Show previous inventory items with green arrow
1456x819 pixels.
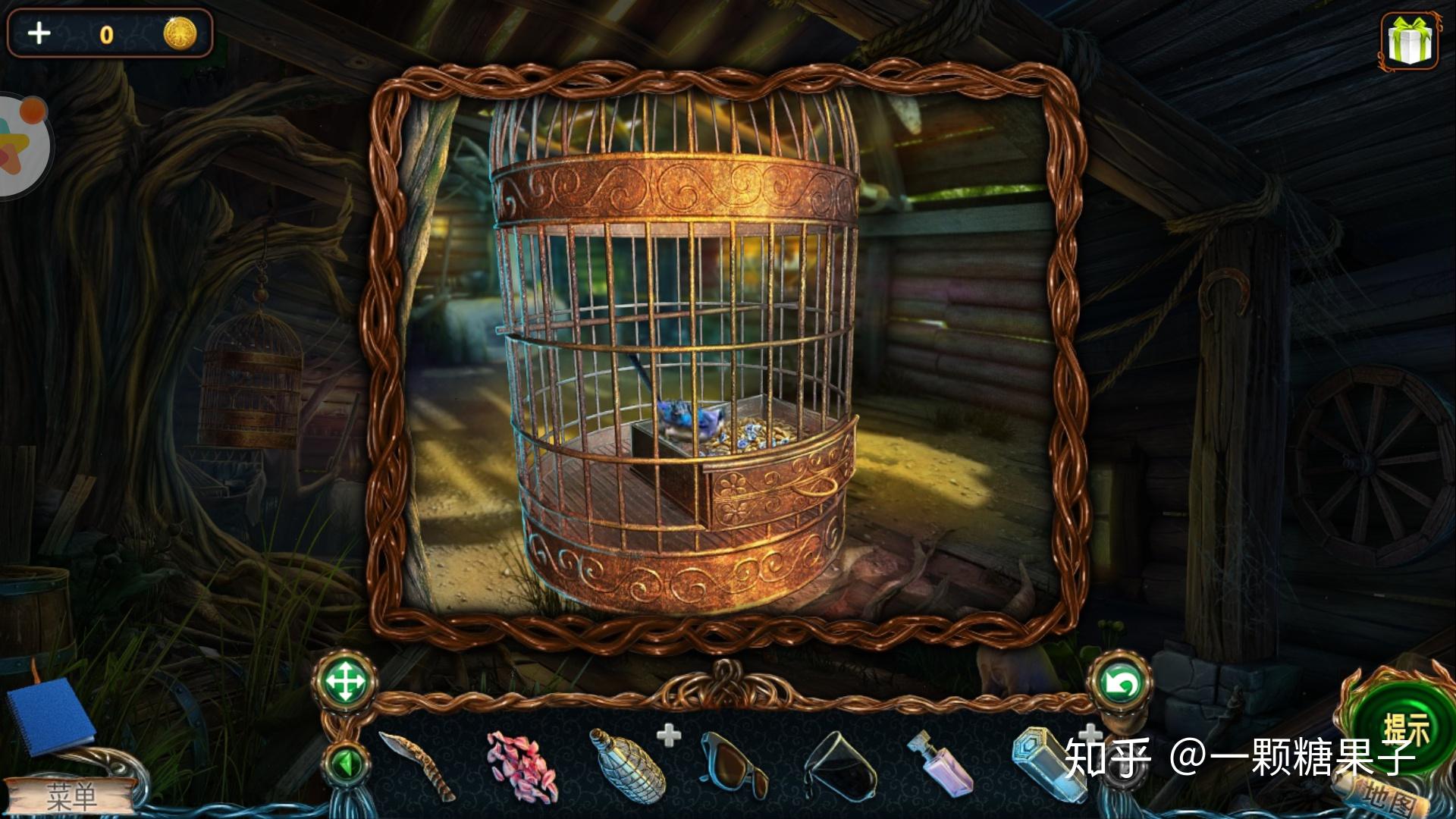346,764
